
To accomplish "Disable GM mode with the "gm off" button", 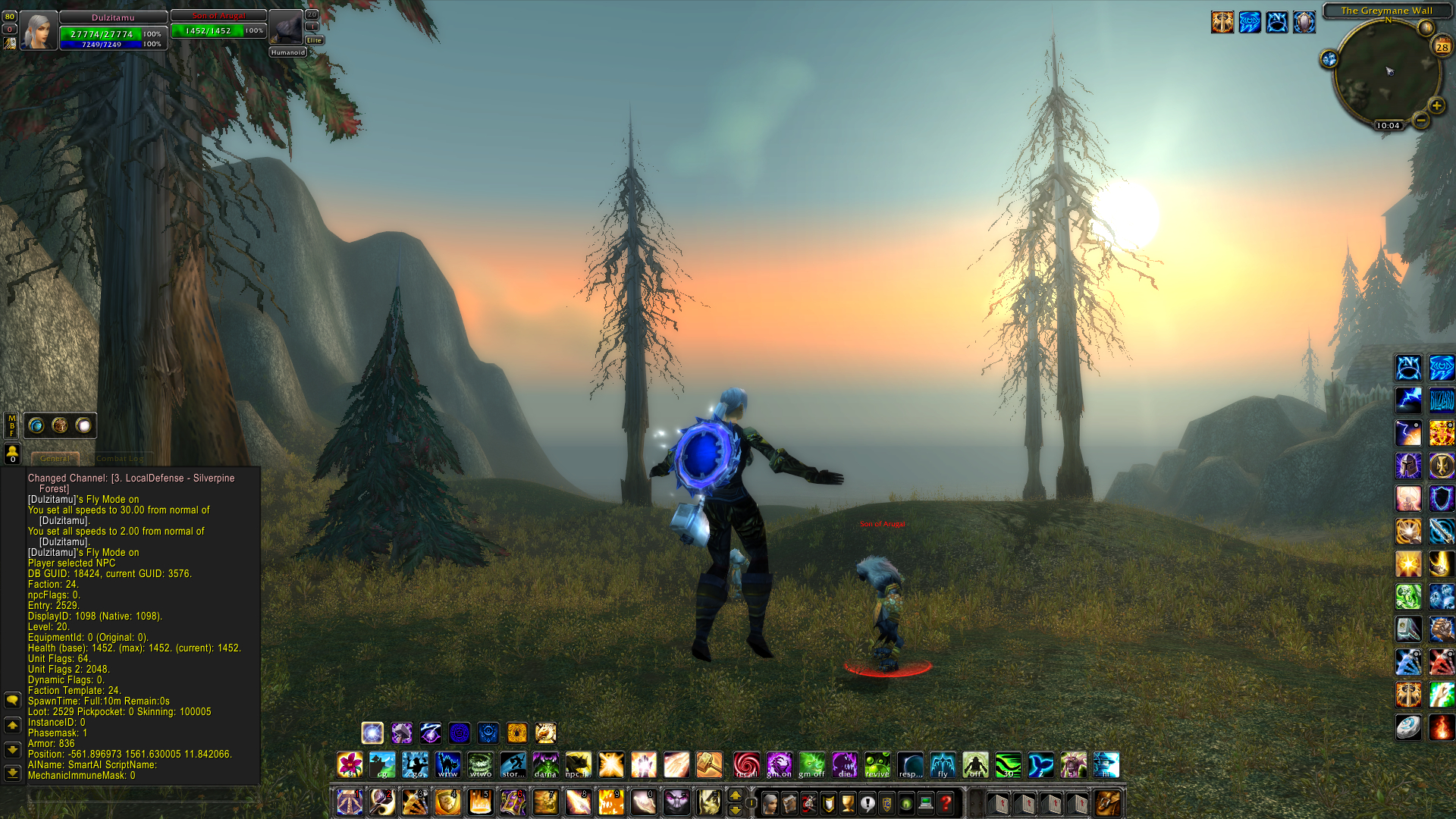I will (x=813, y=765).
